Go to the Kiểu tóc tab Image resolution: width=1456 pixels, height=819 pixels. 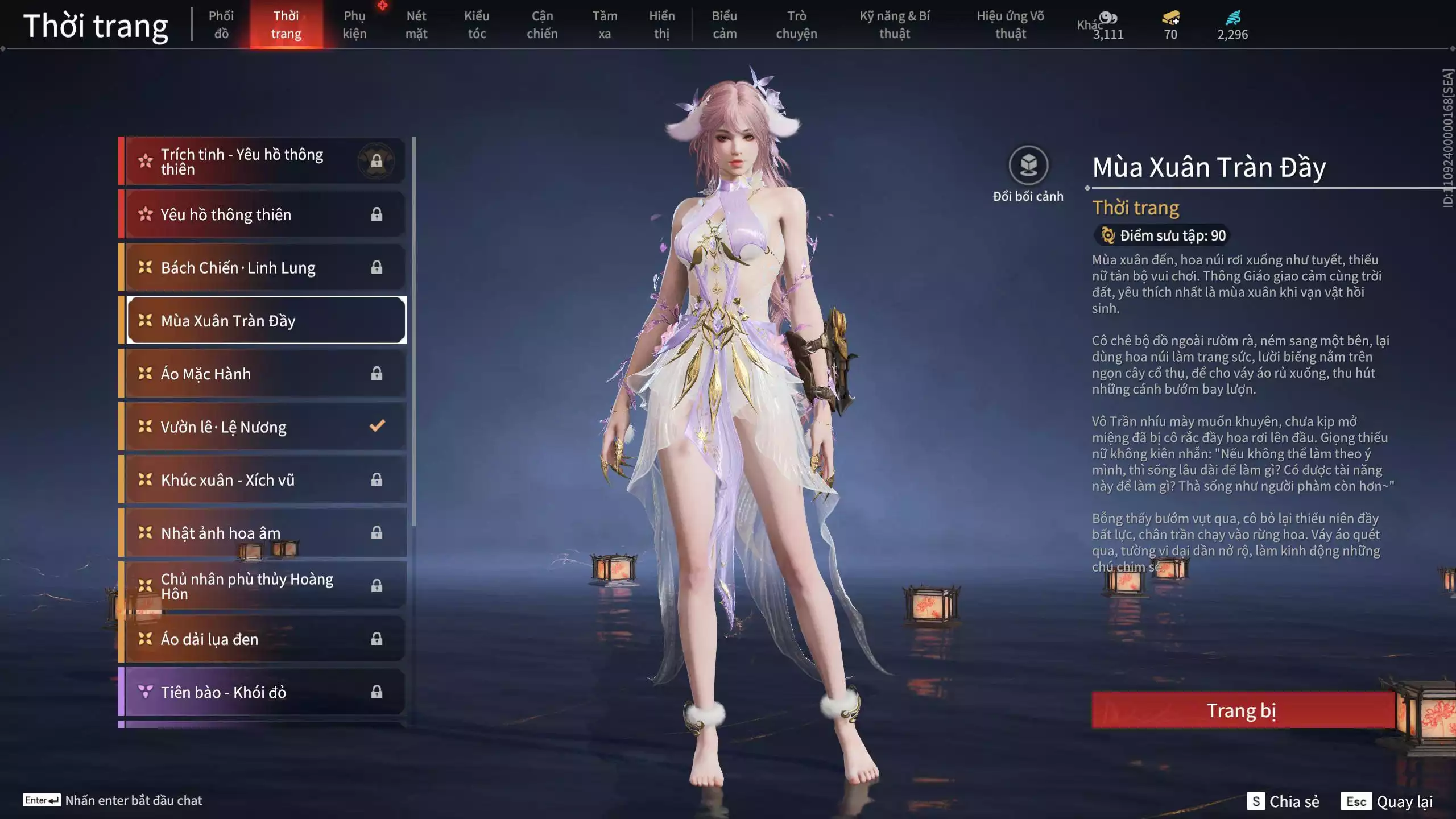pos(477,25)
